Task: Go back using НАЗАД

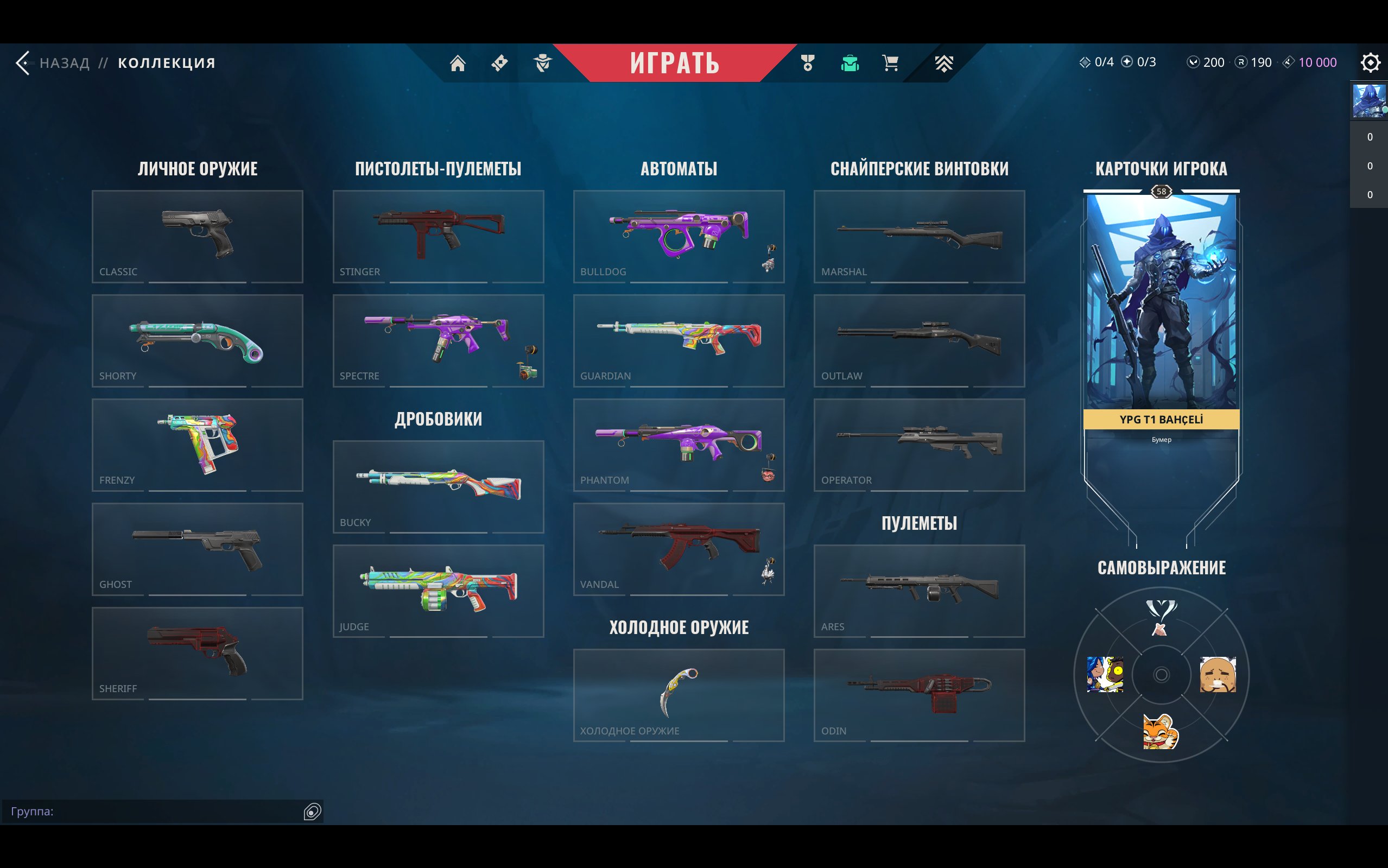Action: pos(63,62)
